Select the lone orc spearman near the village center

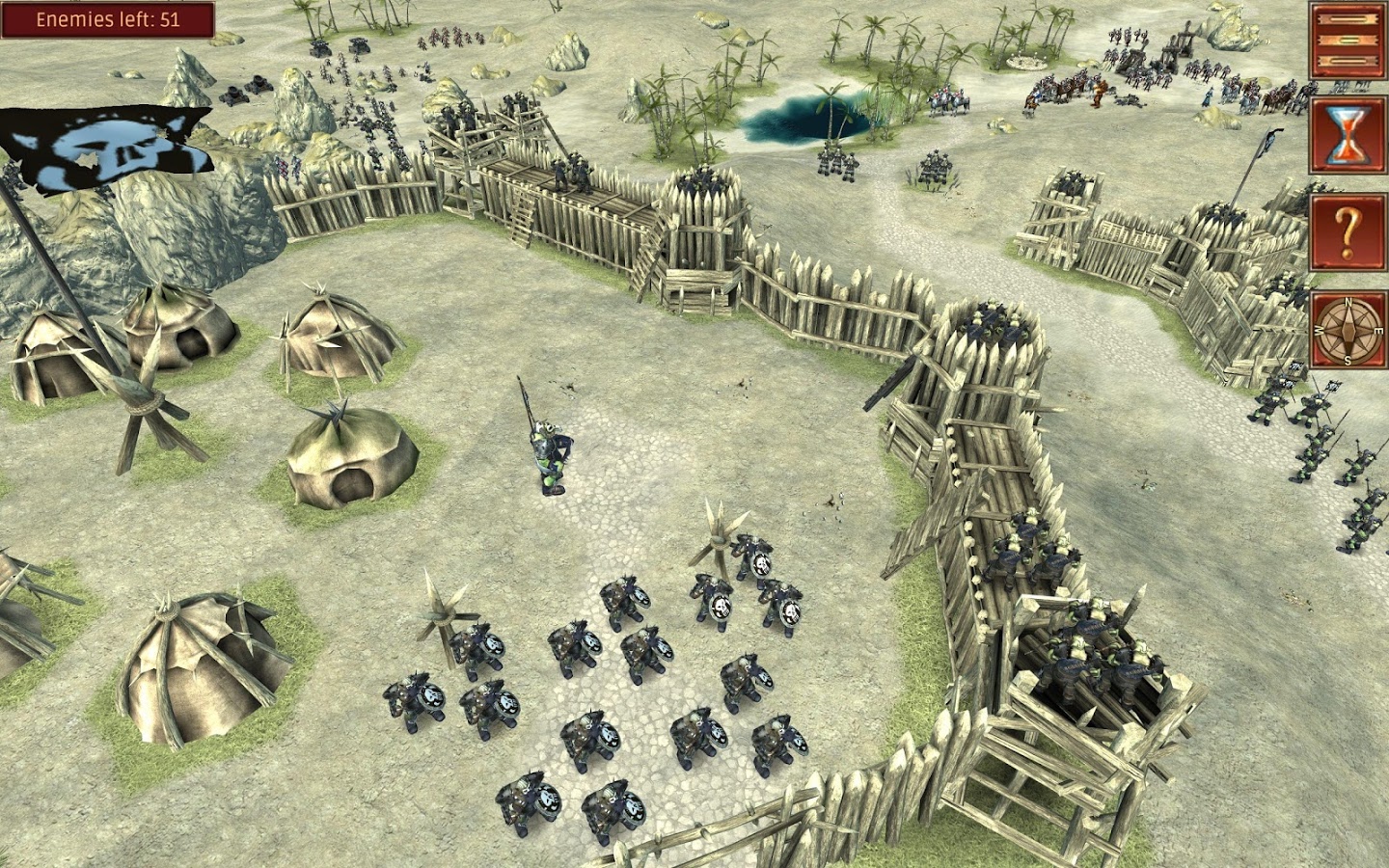(545, 453)
